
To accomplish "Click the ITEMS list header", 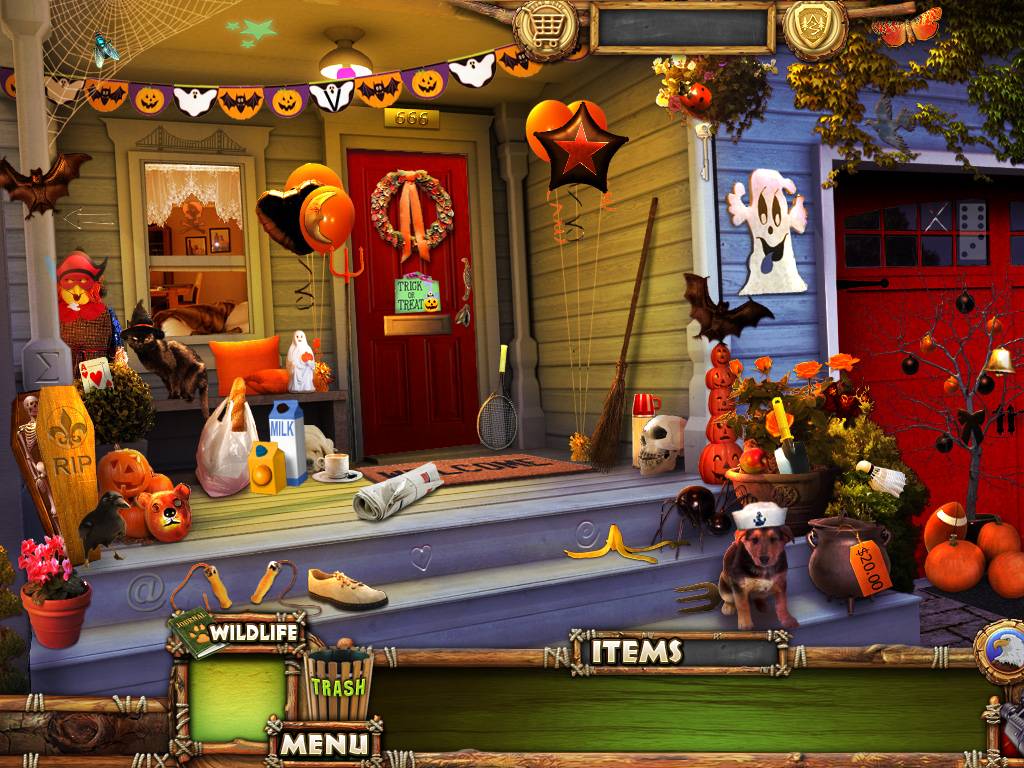I will coord(636,652).
